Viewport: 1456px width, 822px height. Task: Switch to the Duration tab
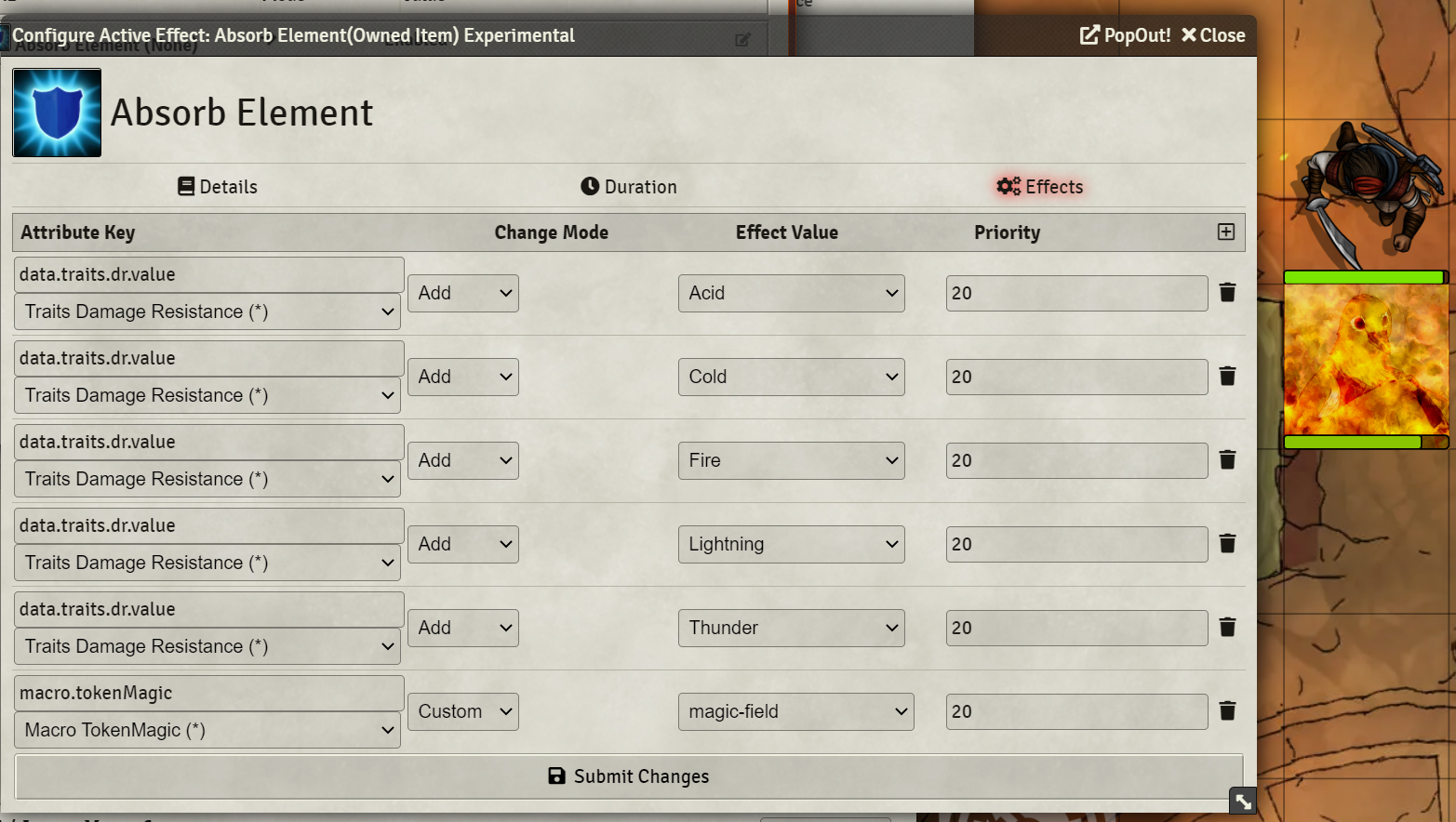click(x=628, y=186)
